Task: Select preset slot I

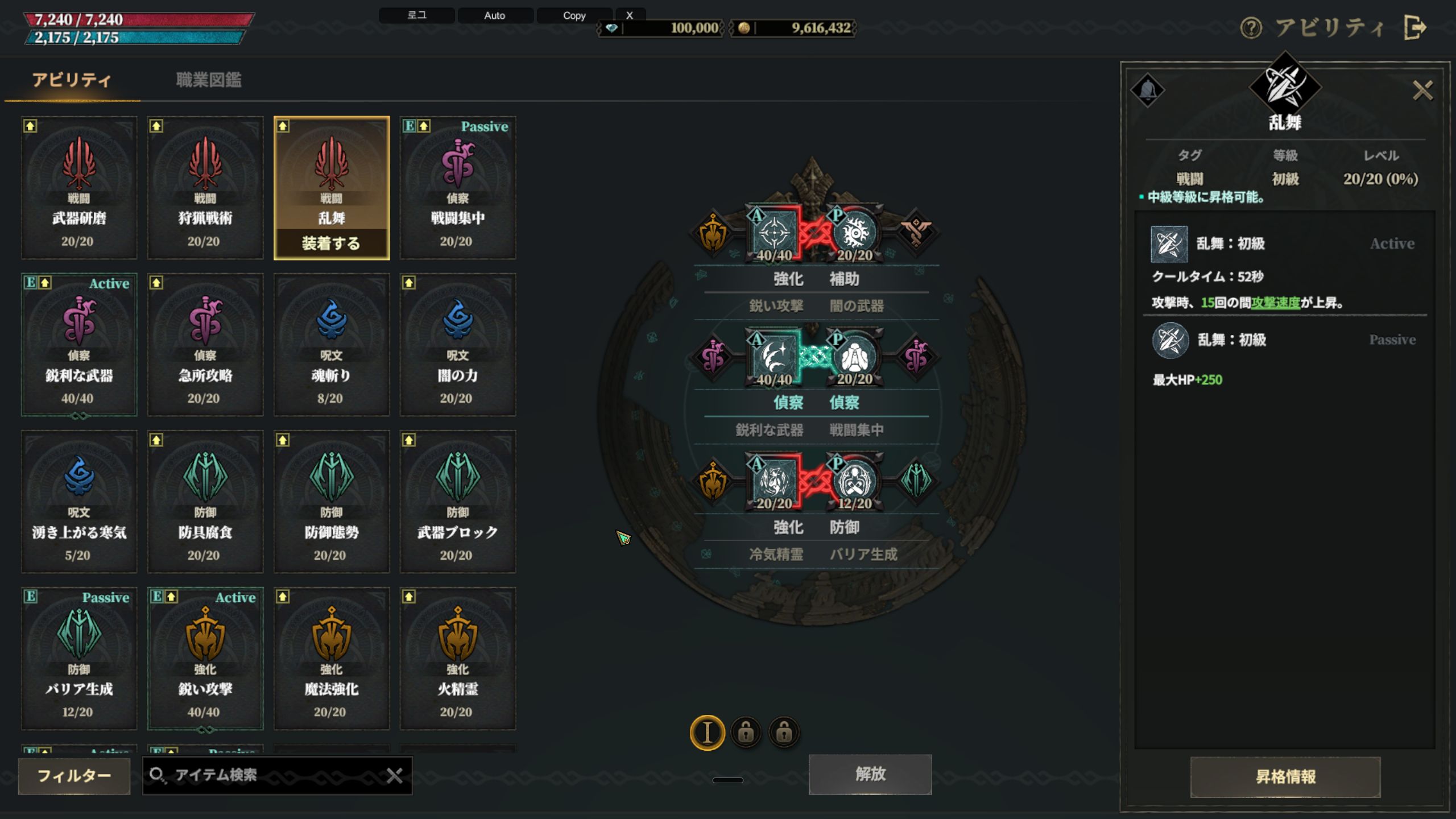Action: pos(707,733)
